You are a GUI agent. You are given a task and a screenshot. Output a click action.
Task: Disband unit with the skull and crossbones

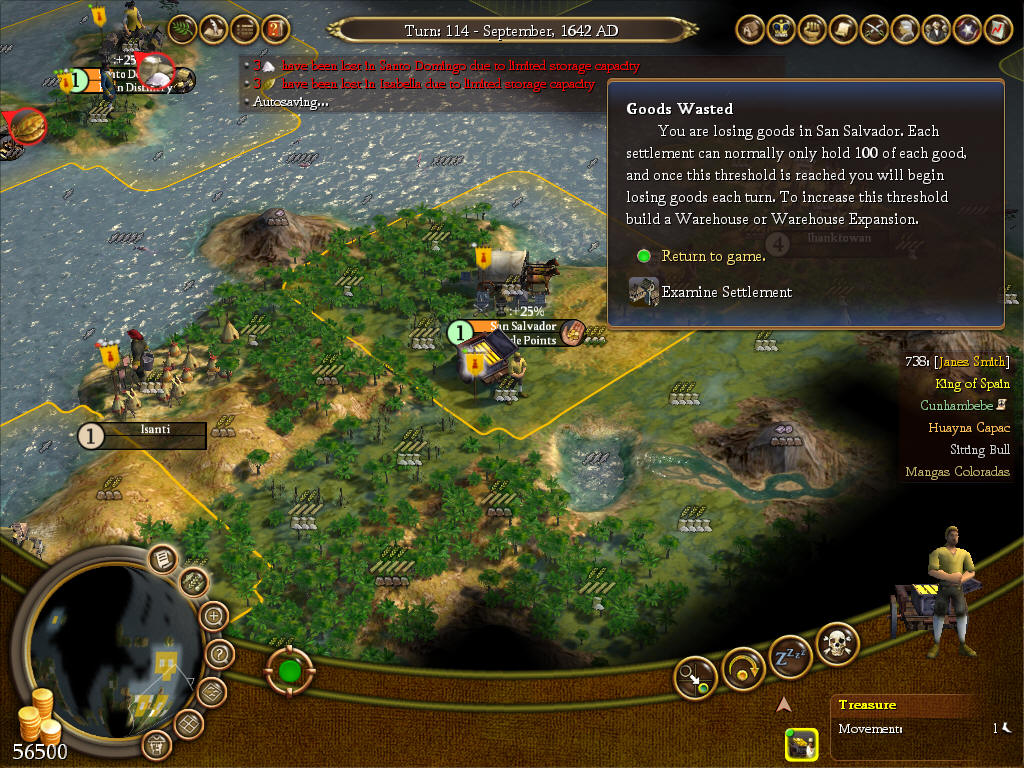pyautogui.click(x=838, y=645)
